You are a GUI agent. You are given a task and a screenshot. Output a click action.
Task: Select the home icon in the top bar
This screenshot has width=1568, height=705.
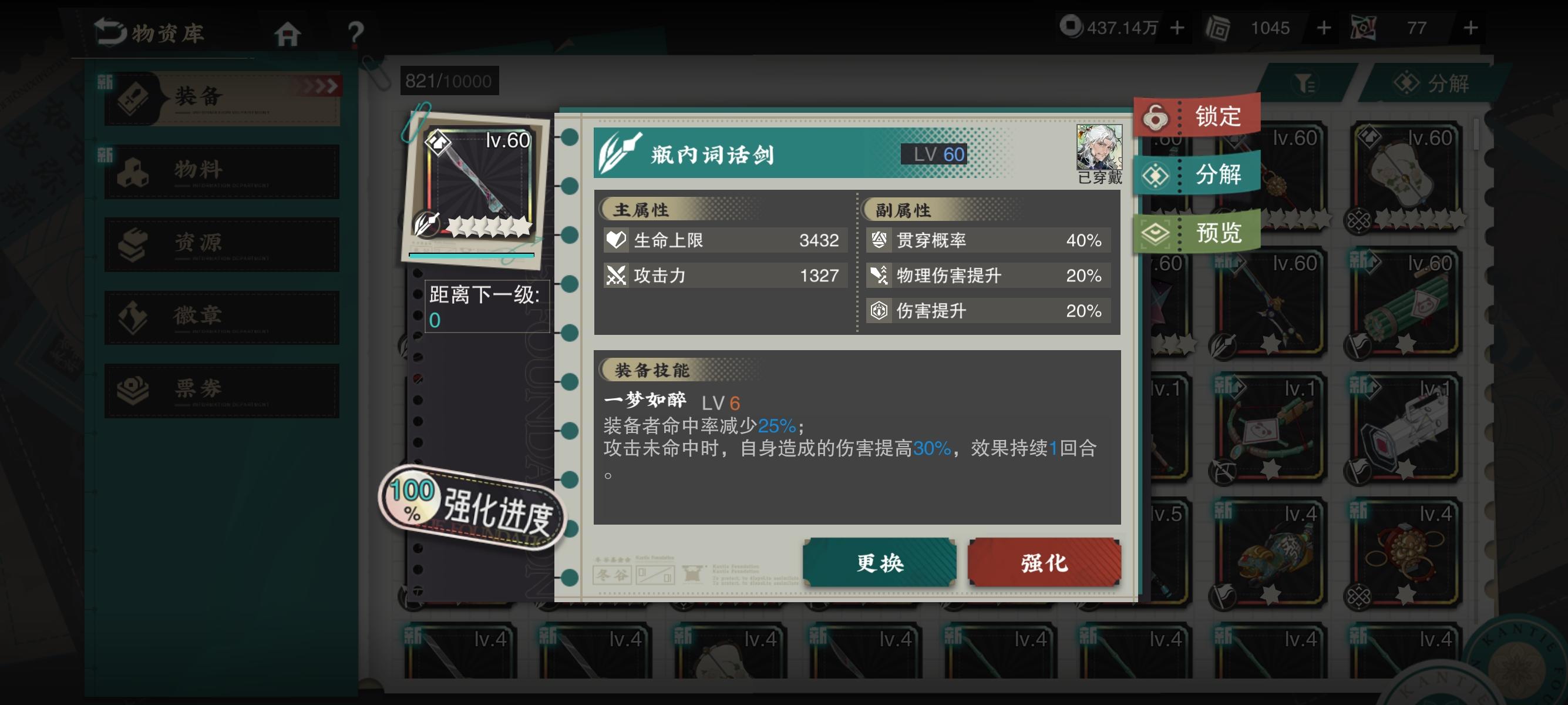(x=289, y=33)
